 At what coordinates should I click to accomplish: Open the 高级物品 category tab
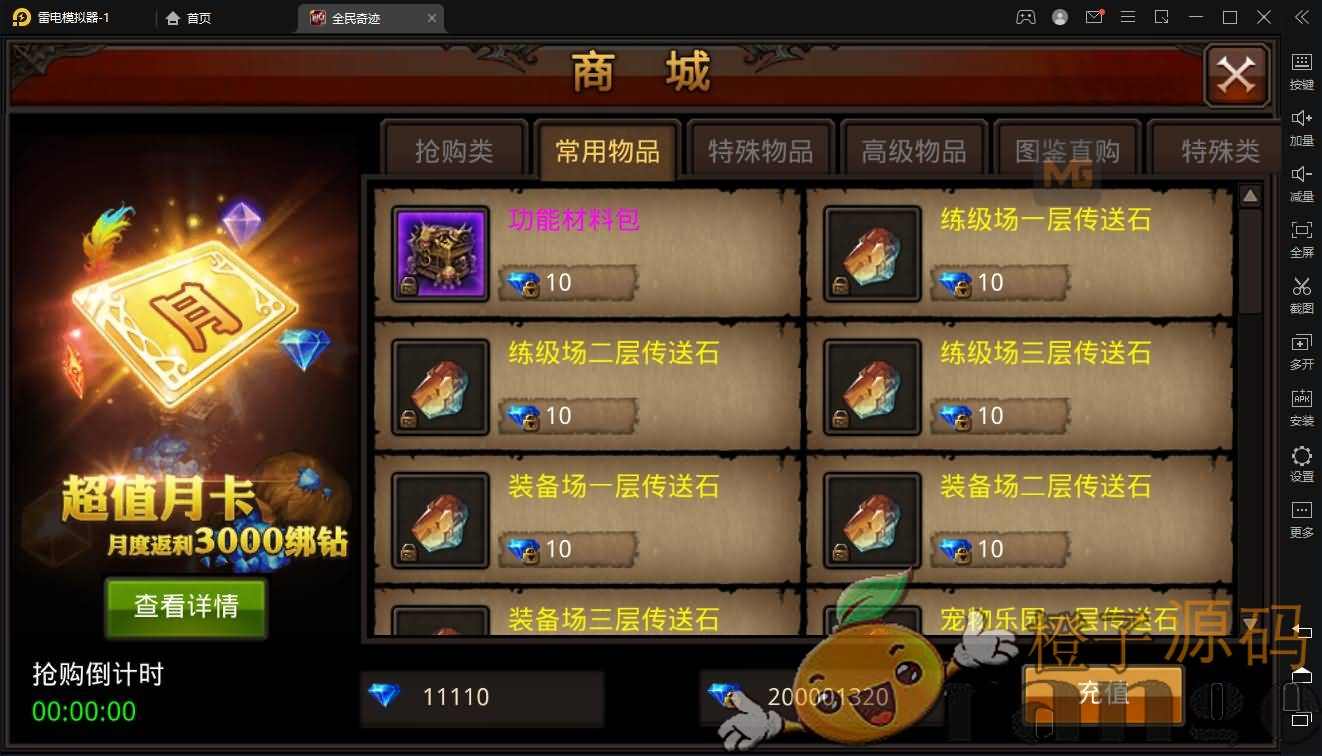(914, 148)
